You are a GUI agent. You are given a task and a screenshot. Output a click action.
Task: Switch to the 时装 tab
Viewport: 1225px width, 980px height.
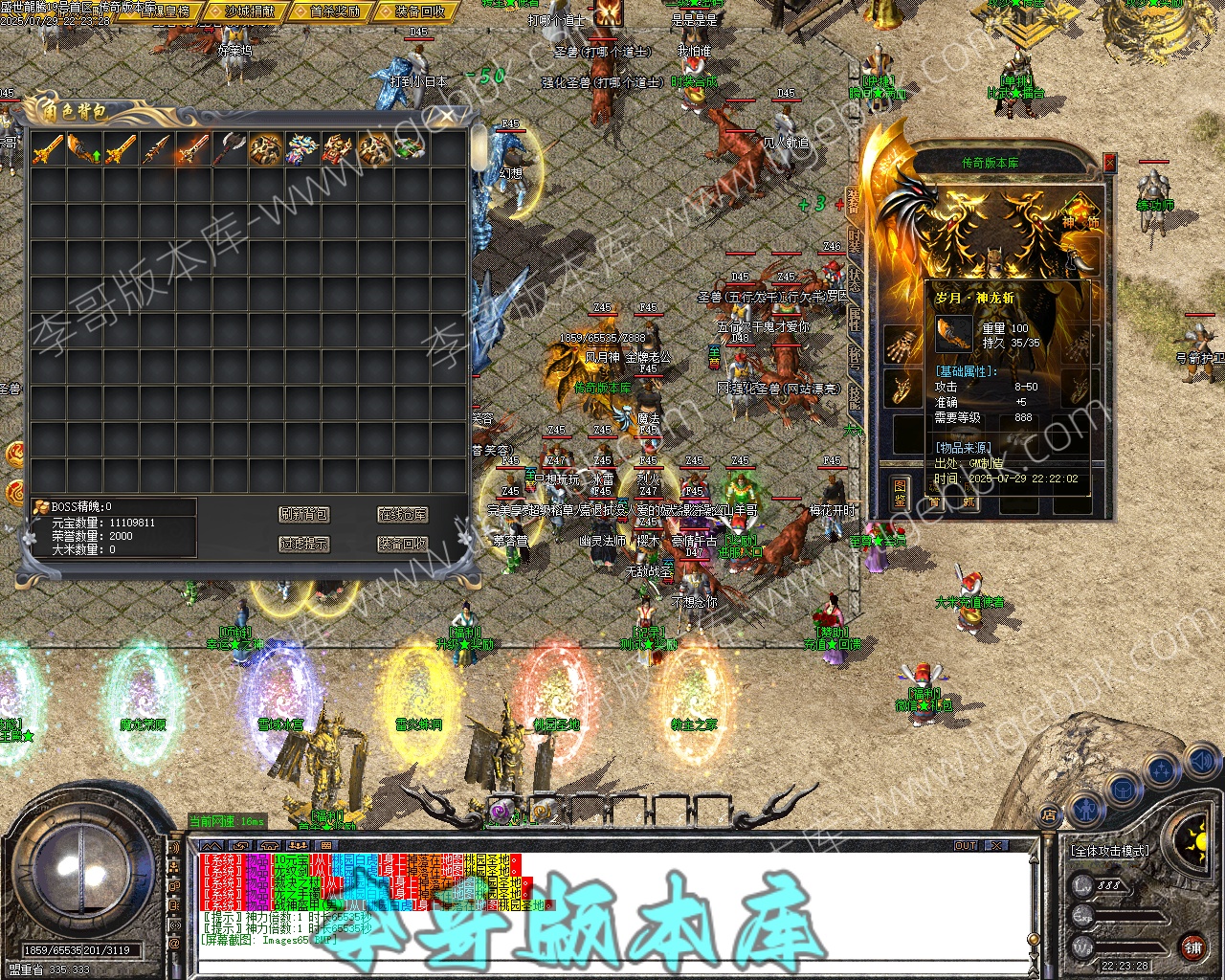pos(854,239)
